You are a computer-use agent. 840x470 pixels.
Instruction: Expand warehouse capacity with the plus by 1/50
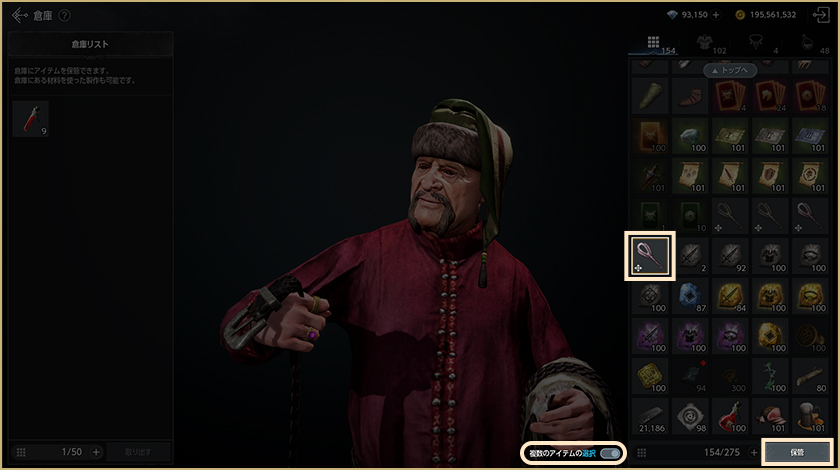[x=97, y=452]
